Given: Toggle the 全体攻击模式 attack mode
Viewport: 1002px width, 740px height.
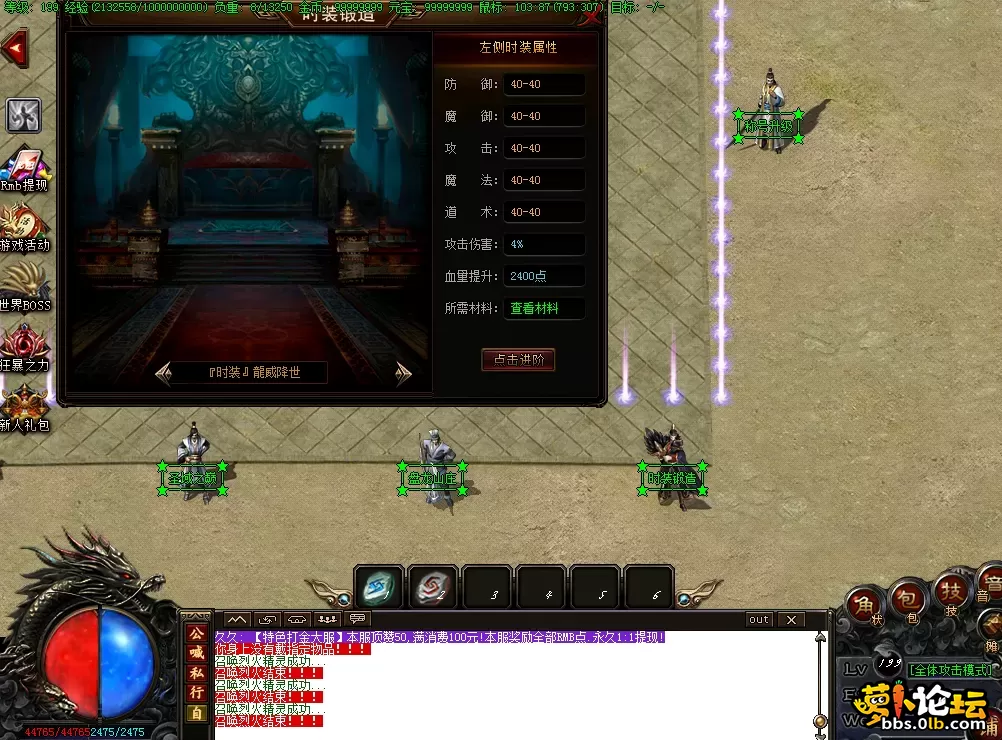Looking at the screenshot, I should click(950, 669).
